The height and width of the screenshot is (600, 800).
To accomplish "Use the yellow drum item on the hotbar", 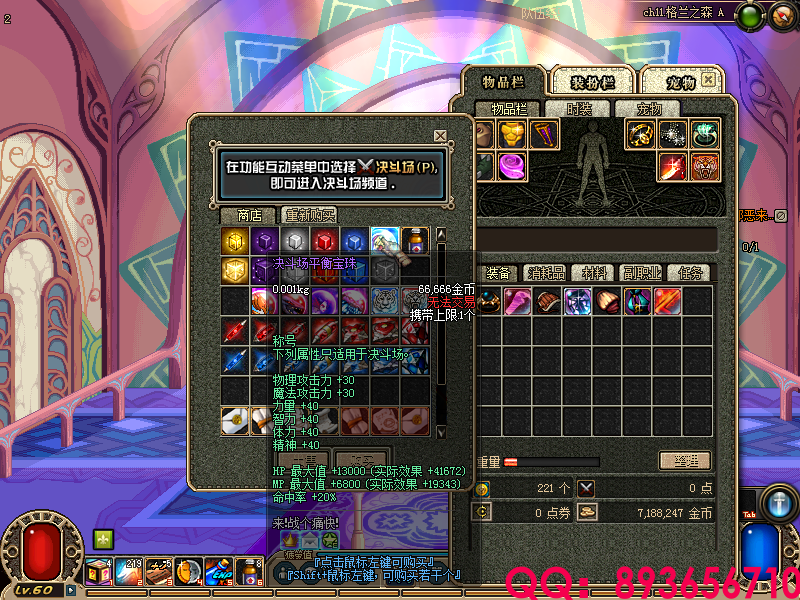I will [187, 572].
